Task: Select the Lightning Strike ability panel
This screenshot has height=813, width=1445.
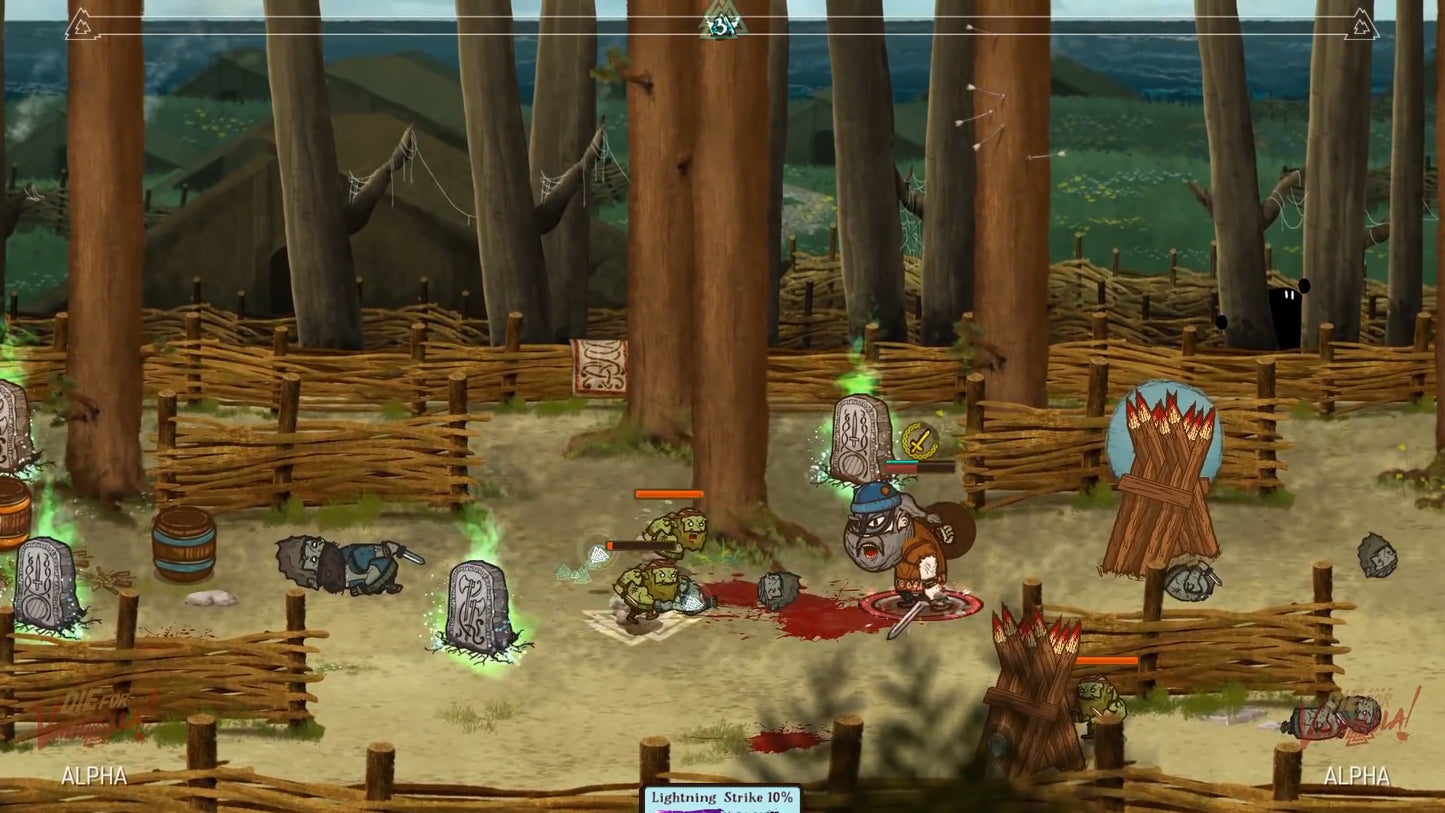Action: tap(721, 798)
